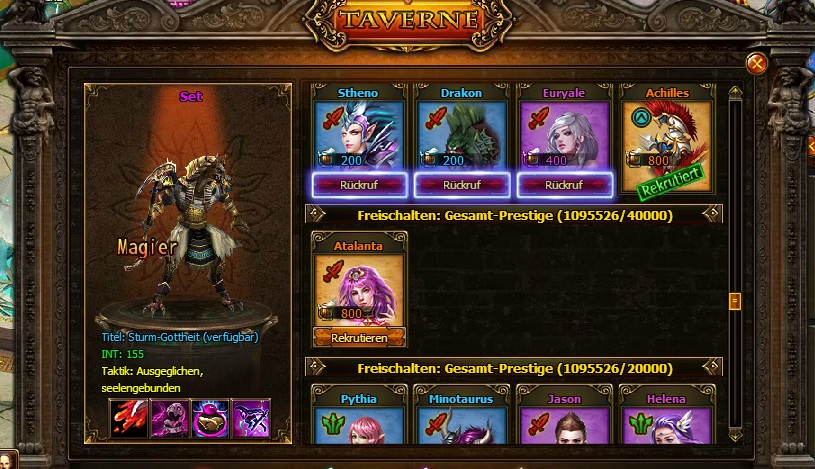Viewport: 815px width, 469px height.
Task: Recall Euryale using her Rückruf button
Action: pyautogui.click(x=564, y=185)
